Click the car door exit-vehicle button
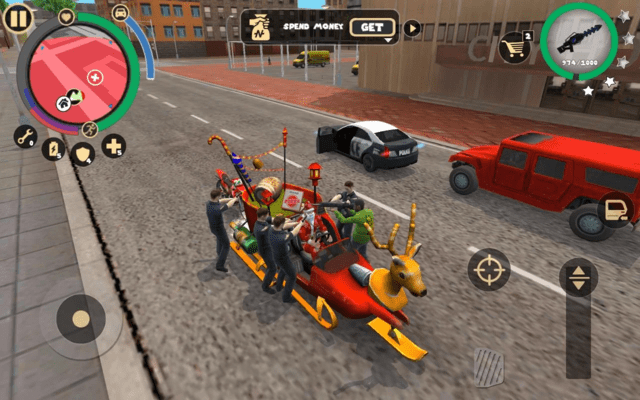 tap(614, 209)
